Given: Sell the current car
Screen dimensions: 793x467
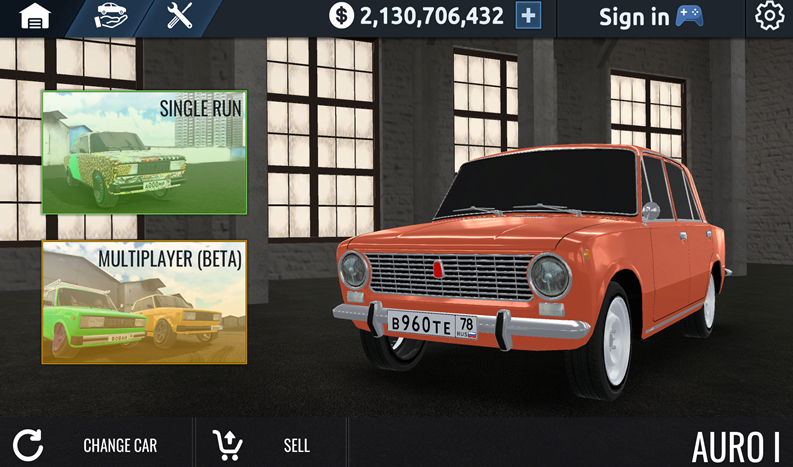Looking at the screenshot, I should pyautogui.click(x=262, y=445).
